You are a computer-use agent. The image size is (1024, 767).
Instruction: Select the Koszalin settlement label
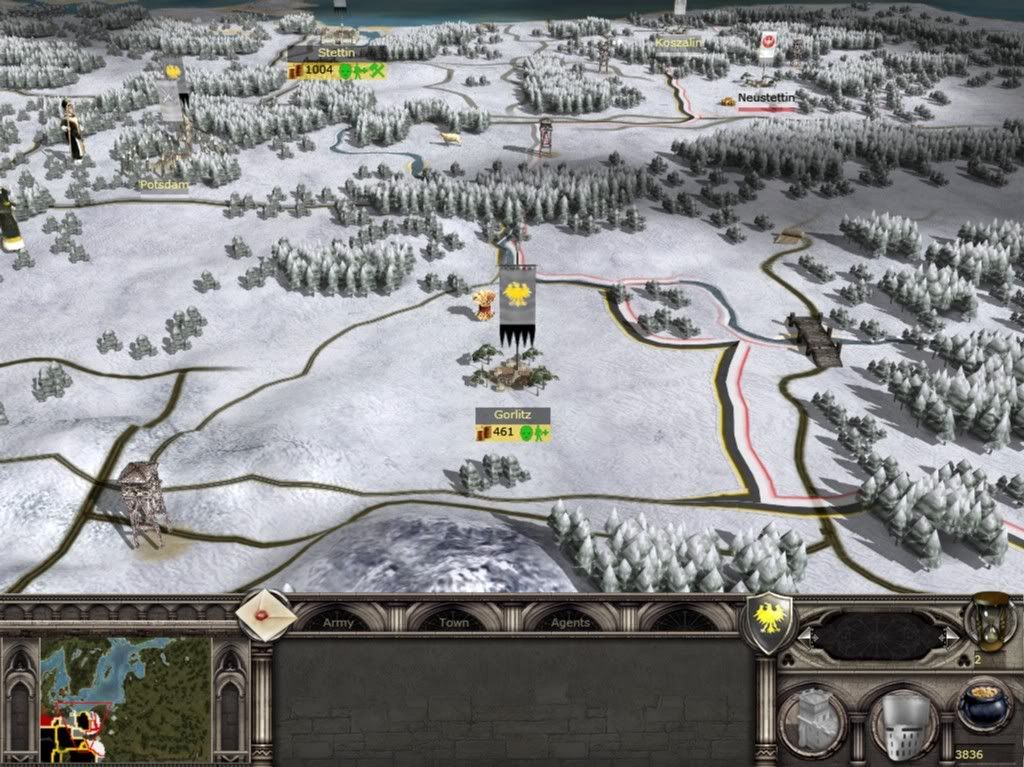click(x=679, y=43)
